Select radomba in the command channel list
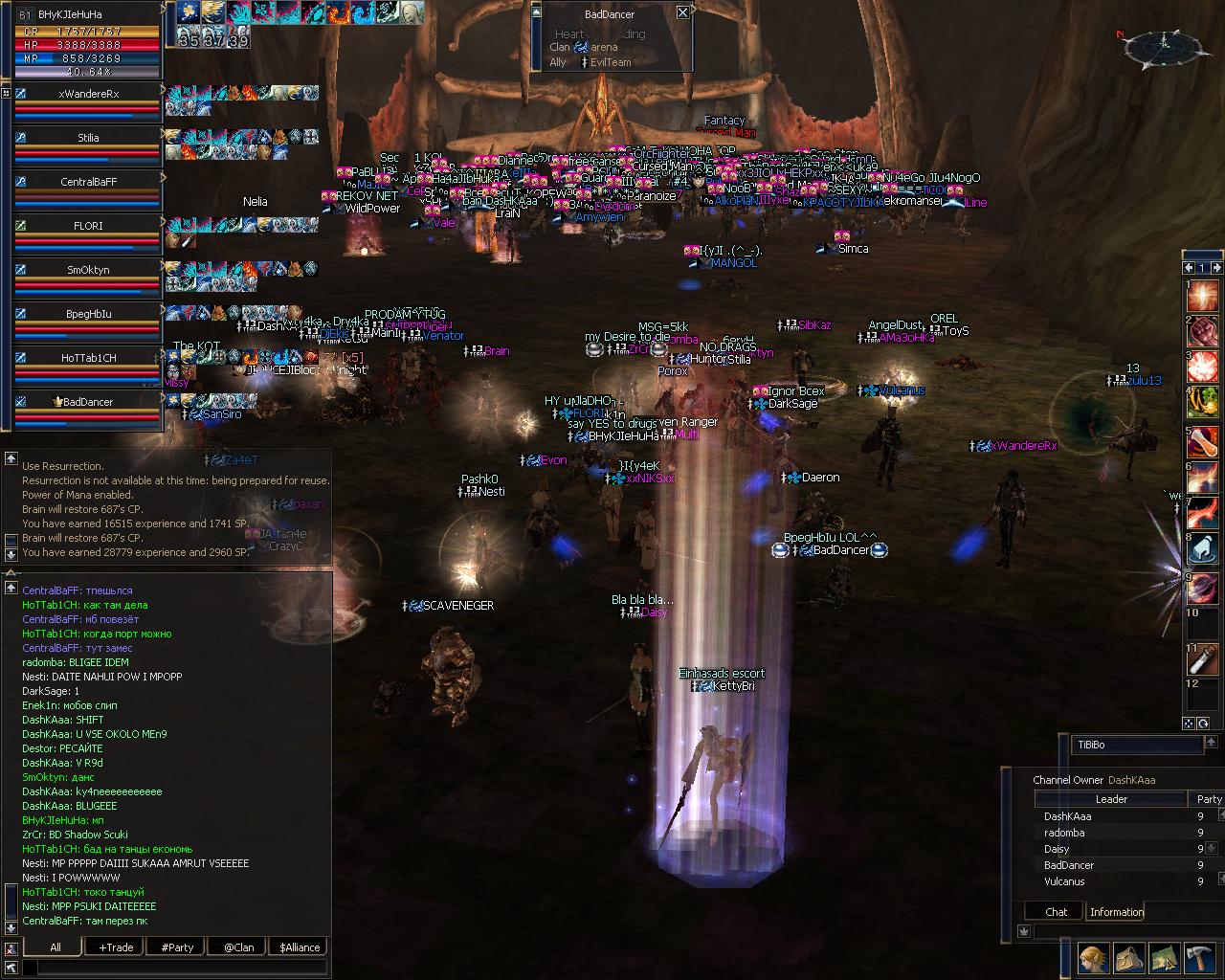Viewport: 1225px width, 980px height. [x=1064, y=833]
